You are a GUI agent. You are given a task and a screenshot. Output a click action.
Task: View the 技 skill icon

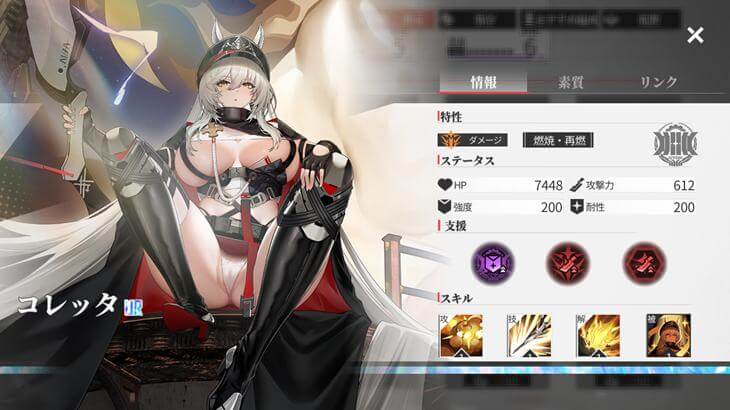coord(530,335)
